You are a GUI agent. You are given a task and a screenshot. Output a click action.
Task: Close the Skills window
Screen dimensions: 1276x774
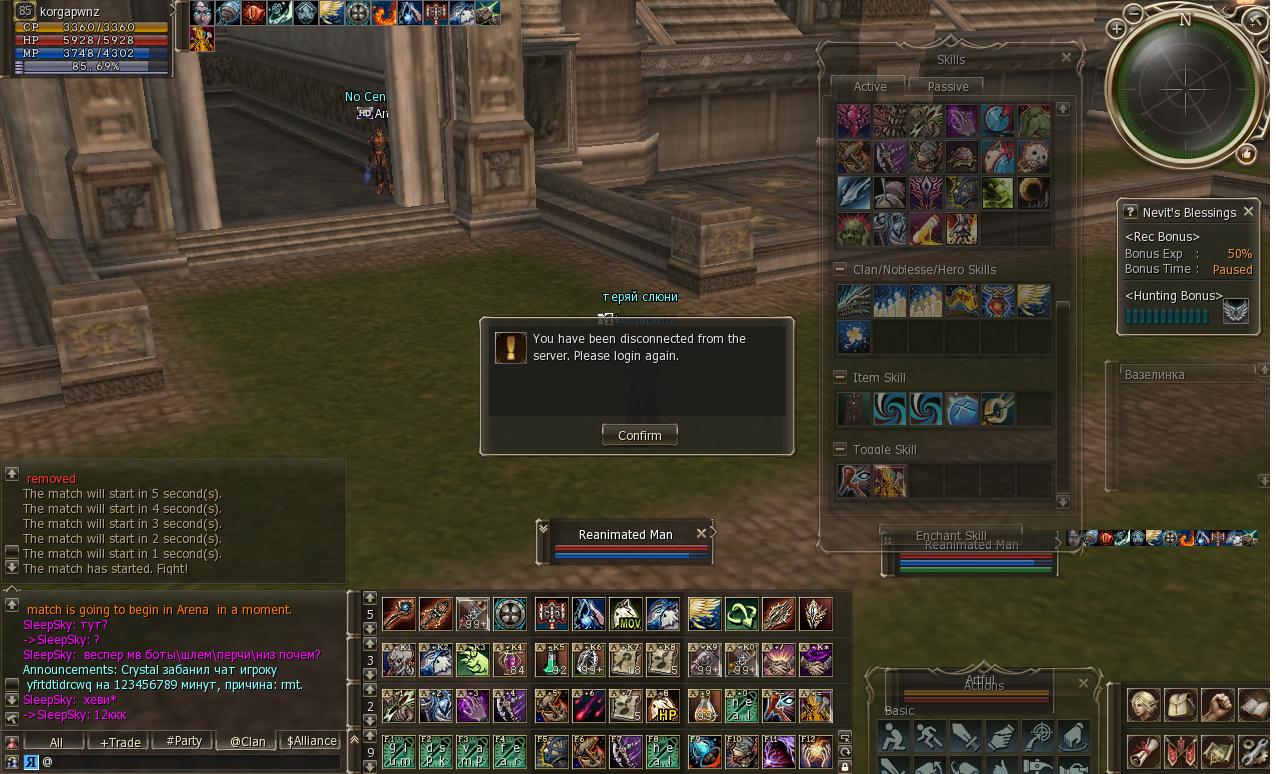1066,58
